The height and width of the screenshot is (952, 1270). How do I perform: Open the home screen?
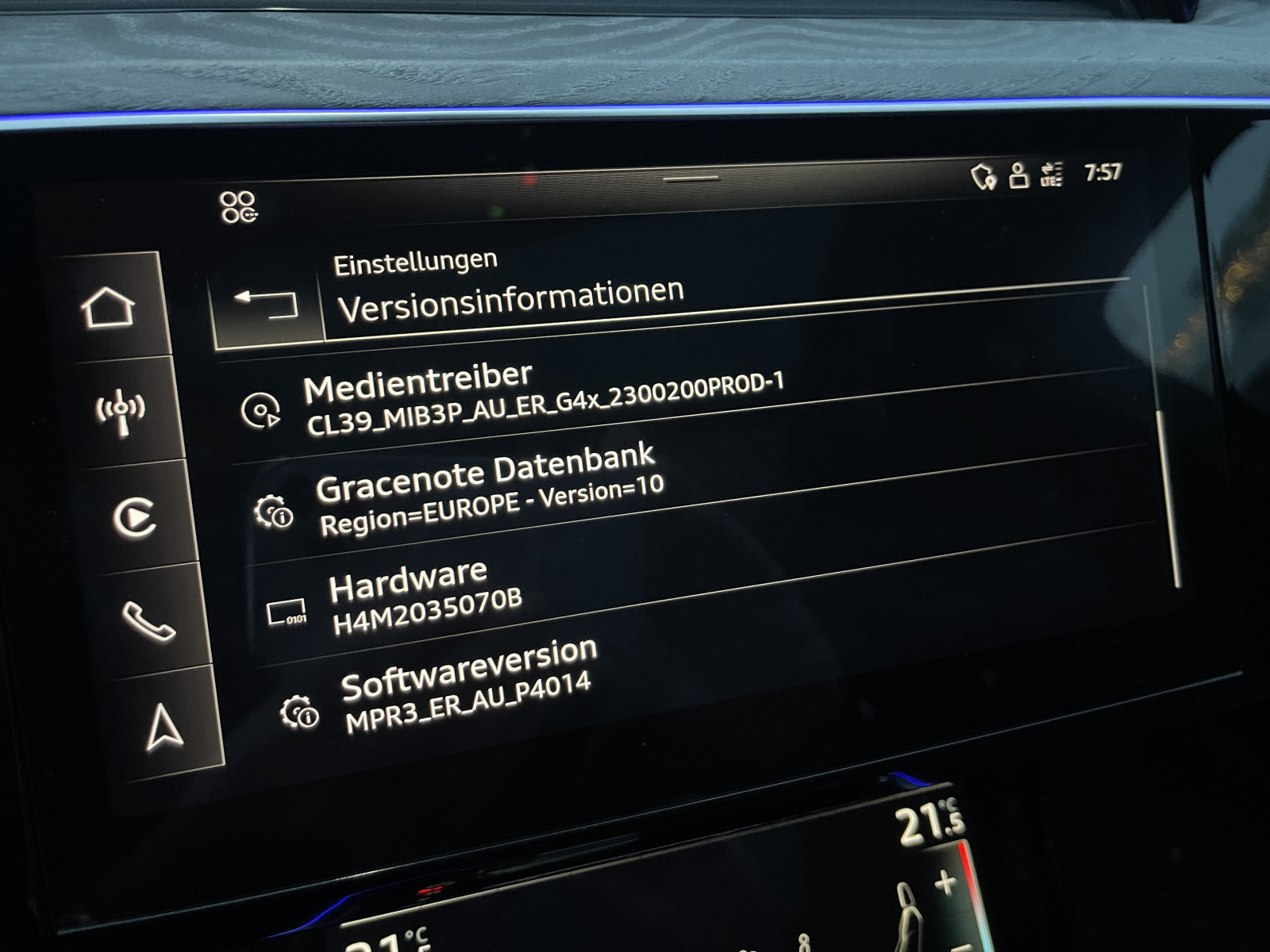point(109,307)
